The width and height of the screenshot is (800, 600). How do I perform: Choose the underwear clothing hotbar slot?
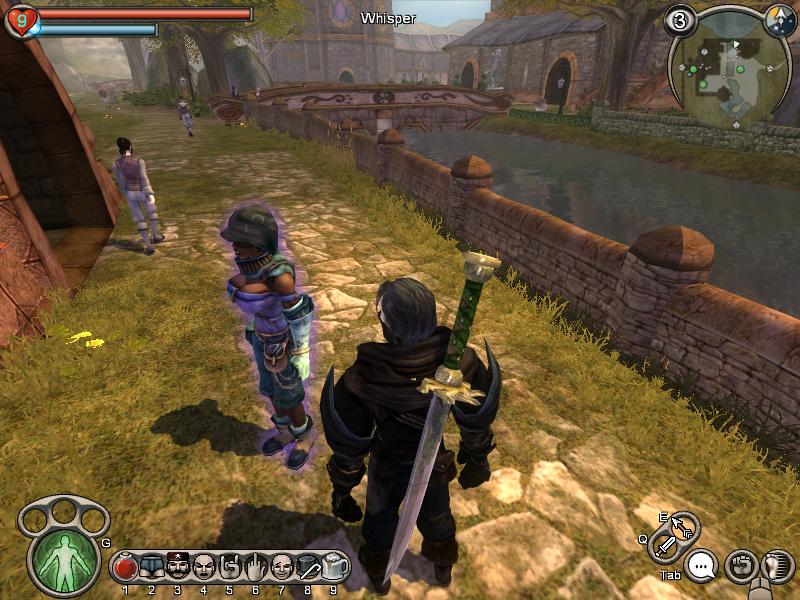[152, 568]
